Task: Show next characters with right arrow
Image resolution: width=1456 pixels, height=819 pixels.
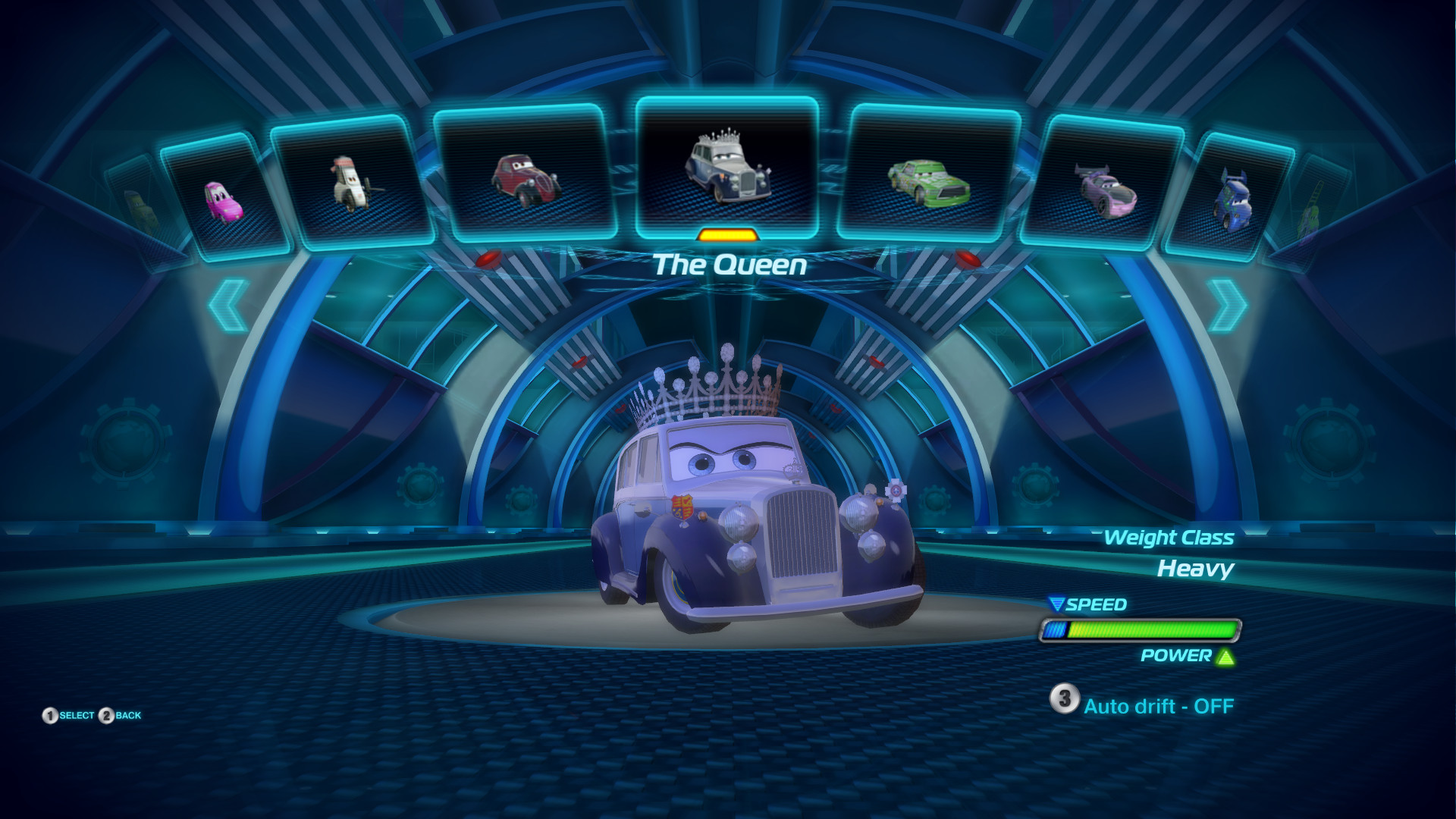Action: pyautogui.click(x=1226, y=305)
